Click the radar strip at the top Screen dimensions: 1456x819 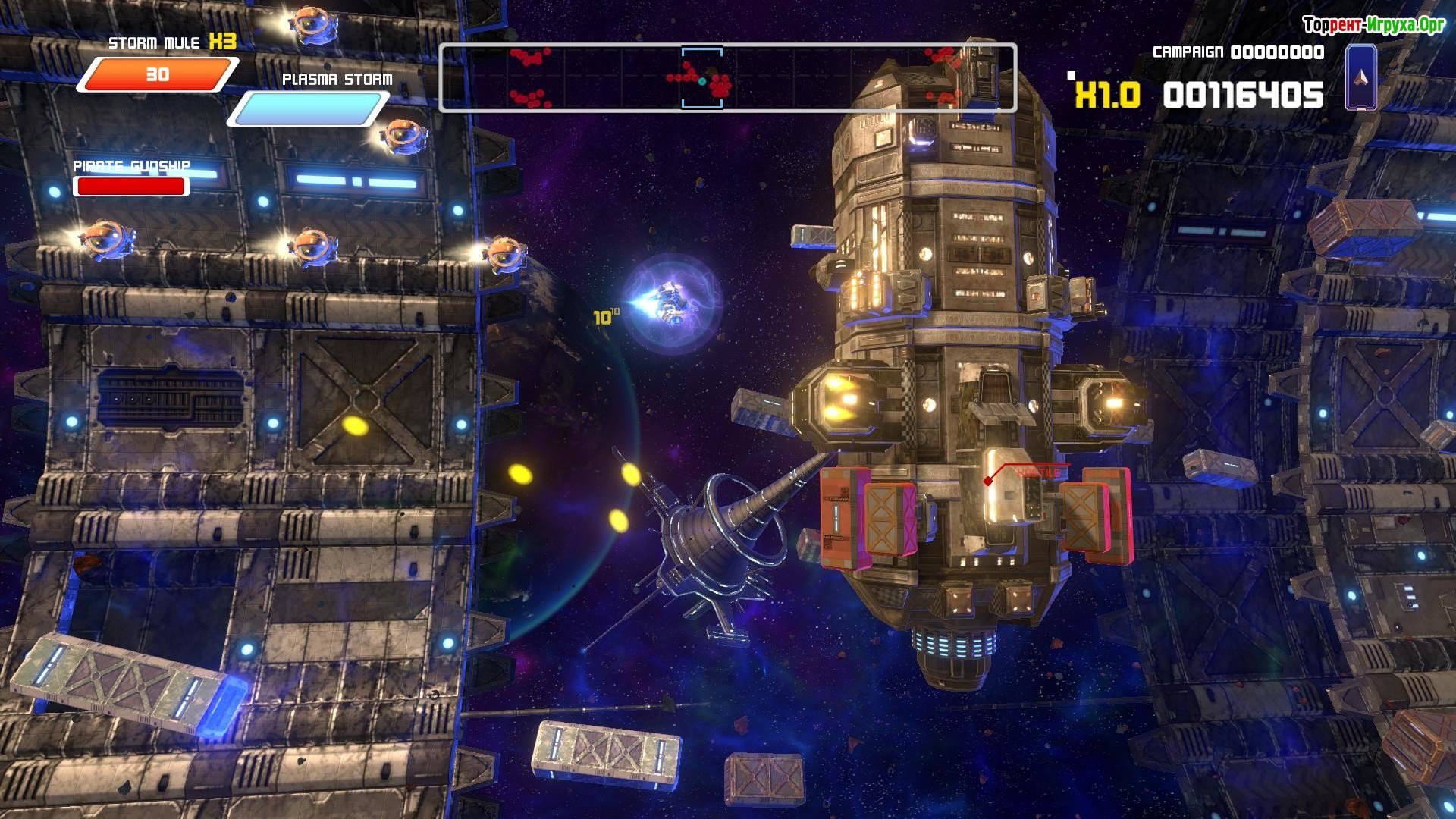click(x=727, y=78)
